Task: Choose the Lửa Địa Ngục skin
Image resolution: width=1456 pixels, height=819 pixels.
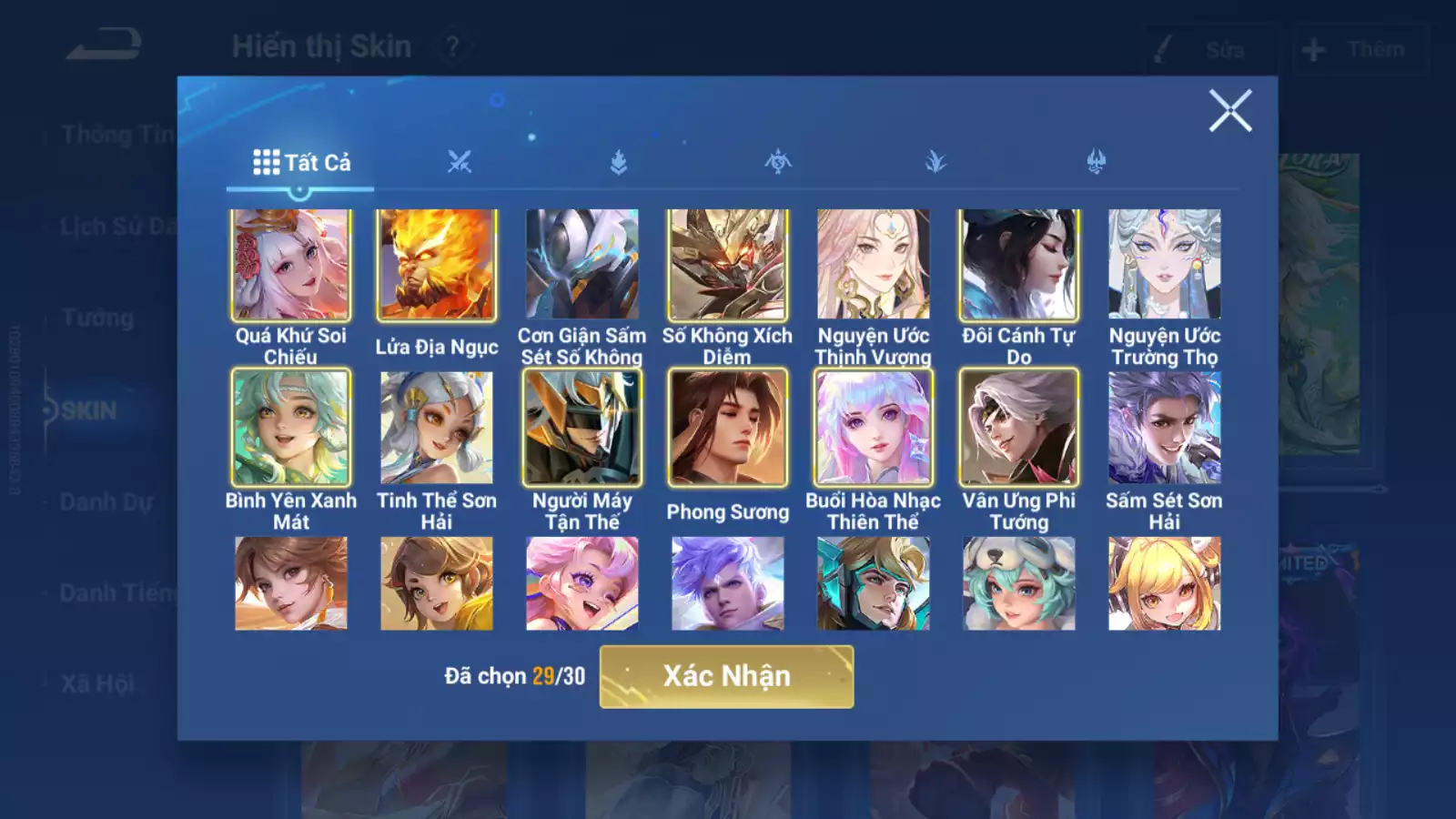Action: point(437,265)
